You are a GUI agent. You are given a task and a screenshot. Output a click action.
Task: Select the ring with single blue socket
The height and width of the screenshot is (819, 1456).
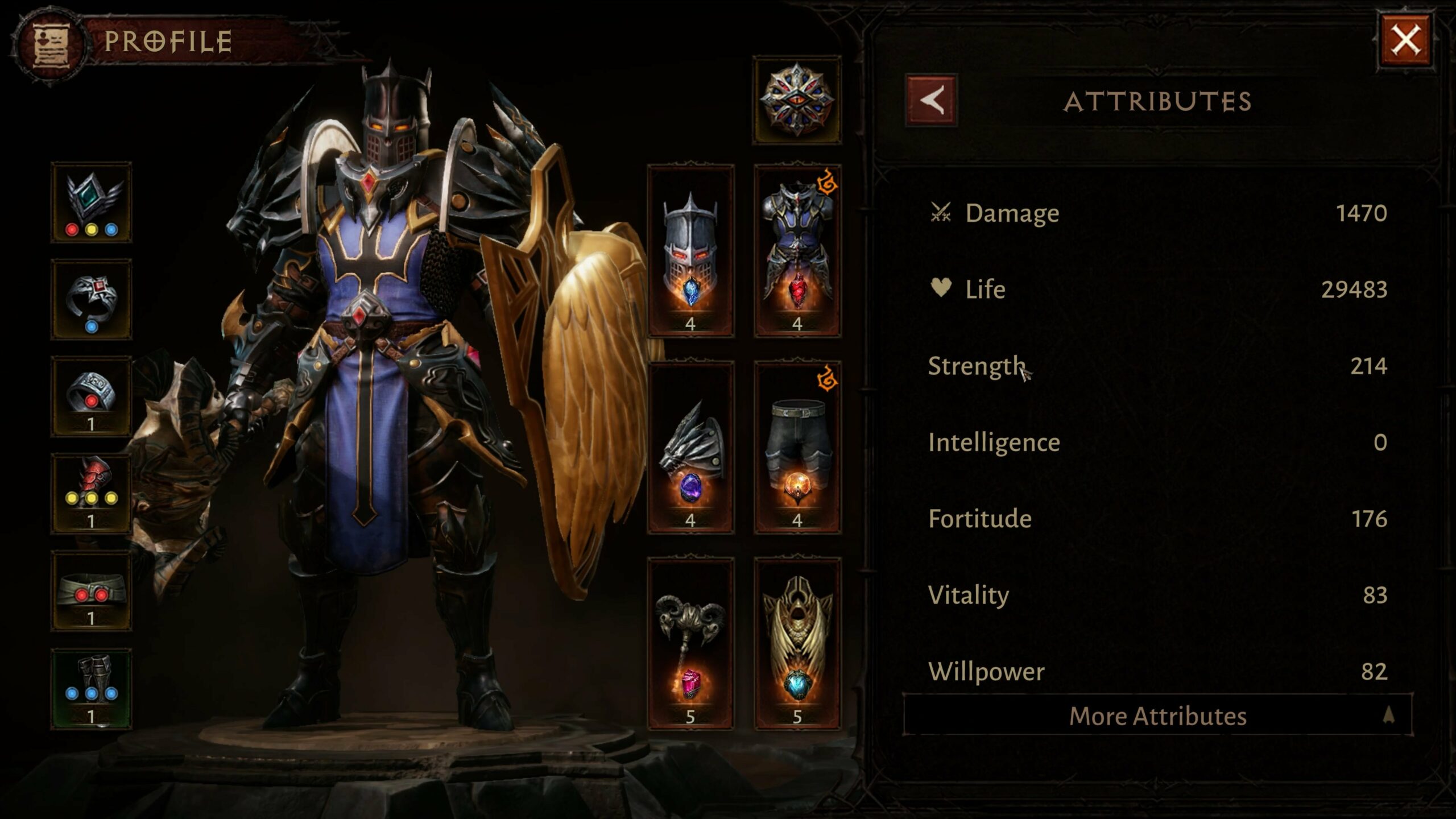(x=92, y=300)
